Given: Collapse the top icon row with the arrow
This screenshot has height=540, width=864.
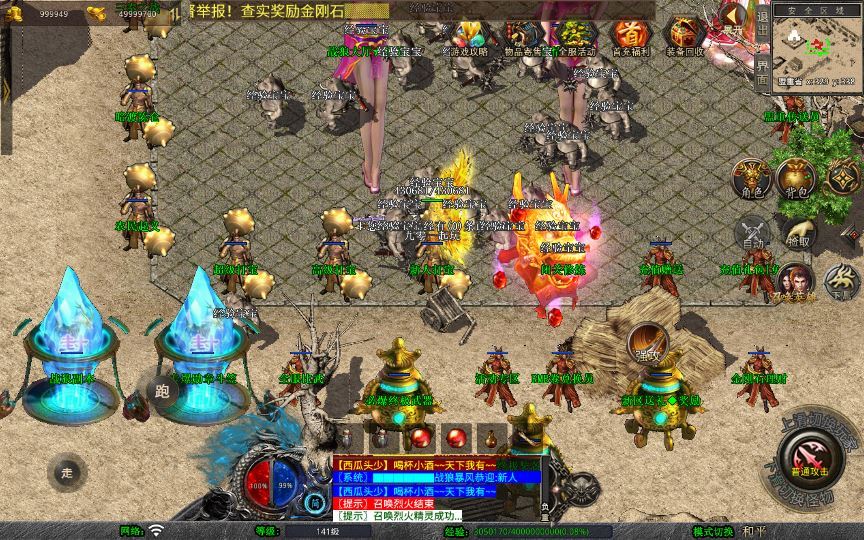Looking at the screenshot, I should [x=732, y=16].
